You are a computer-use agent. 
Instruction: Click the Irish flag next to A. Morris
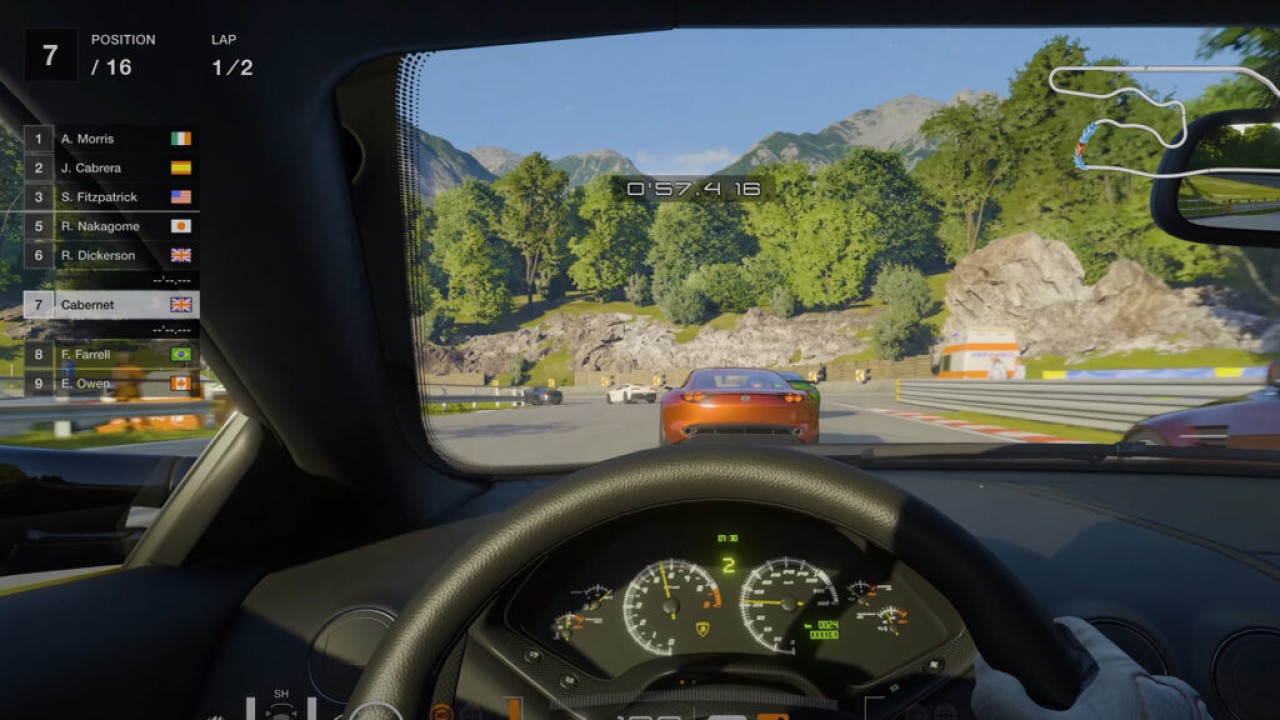[182, 139]
